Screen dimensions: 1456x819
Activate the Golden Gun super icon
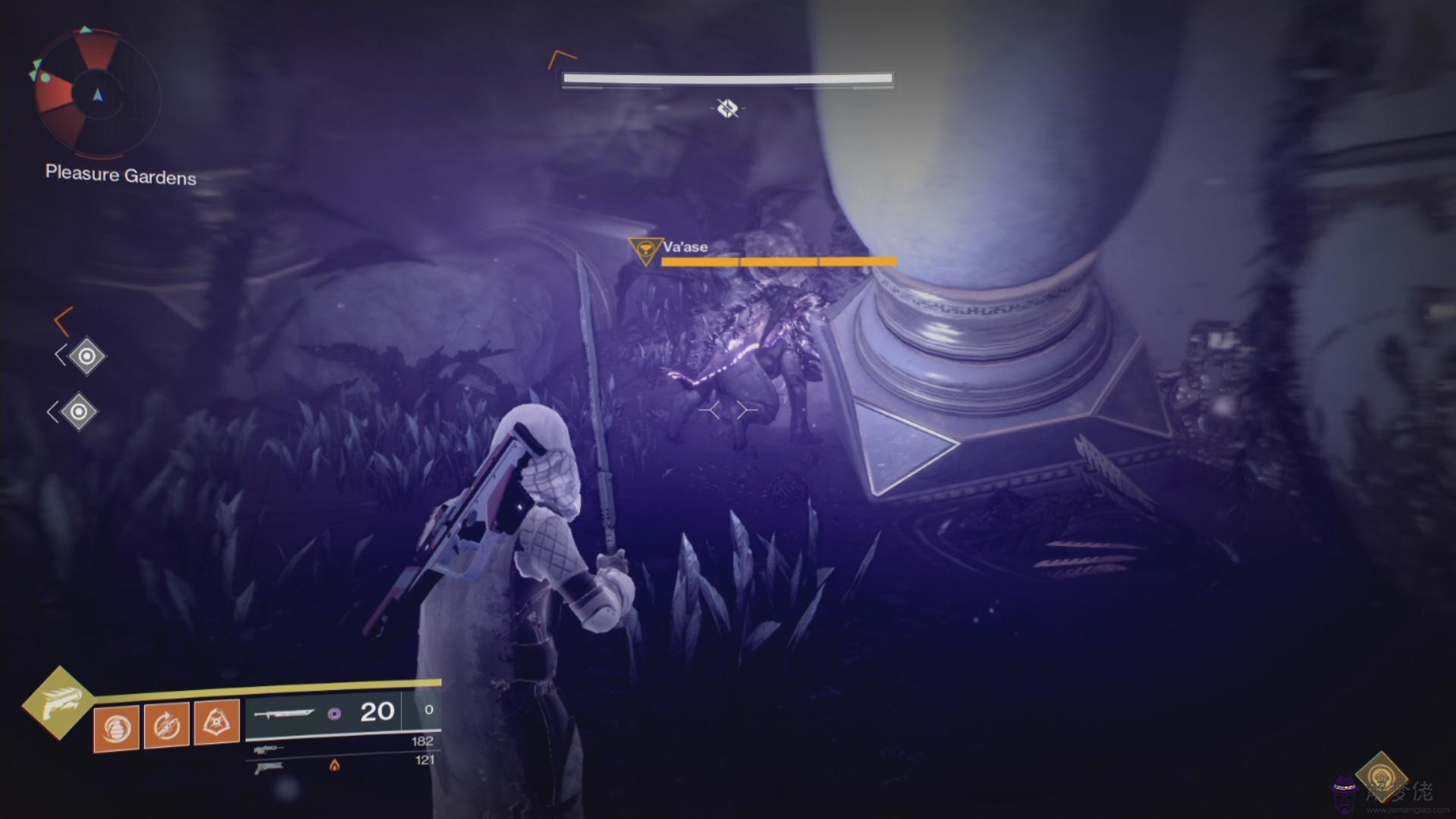pyautogui.click(x=58, y=702)
